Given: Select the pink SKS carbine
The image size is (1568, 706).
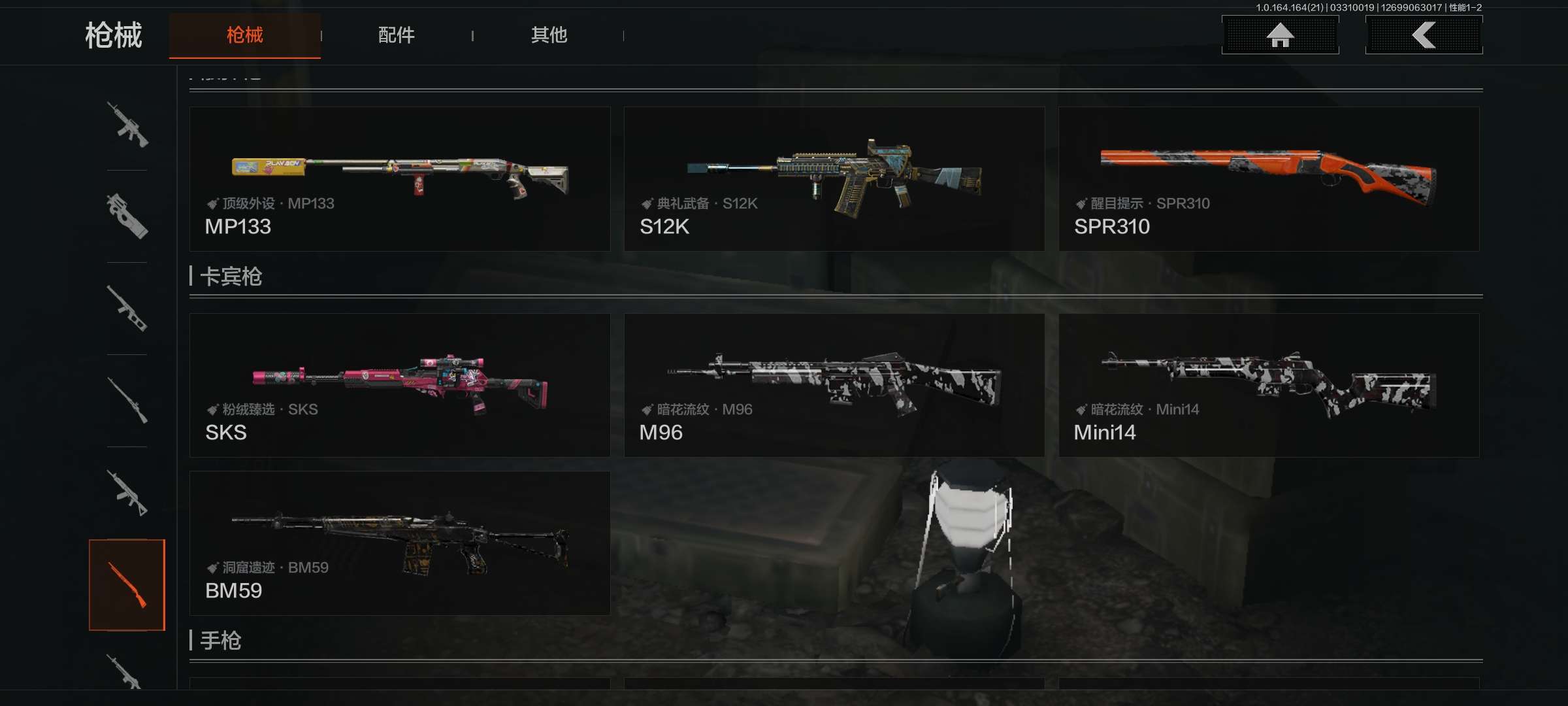Looking at the screenshot, I should tap(400, 385).
